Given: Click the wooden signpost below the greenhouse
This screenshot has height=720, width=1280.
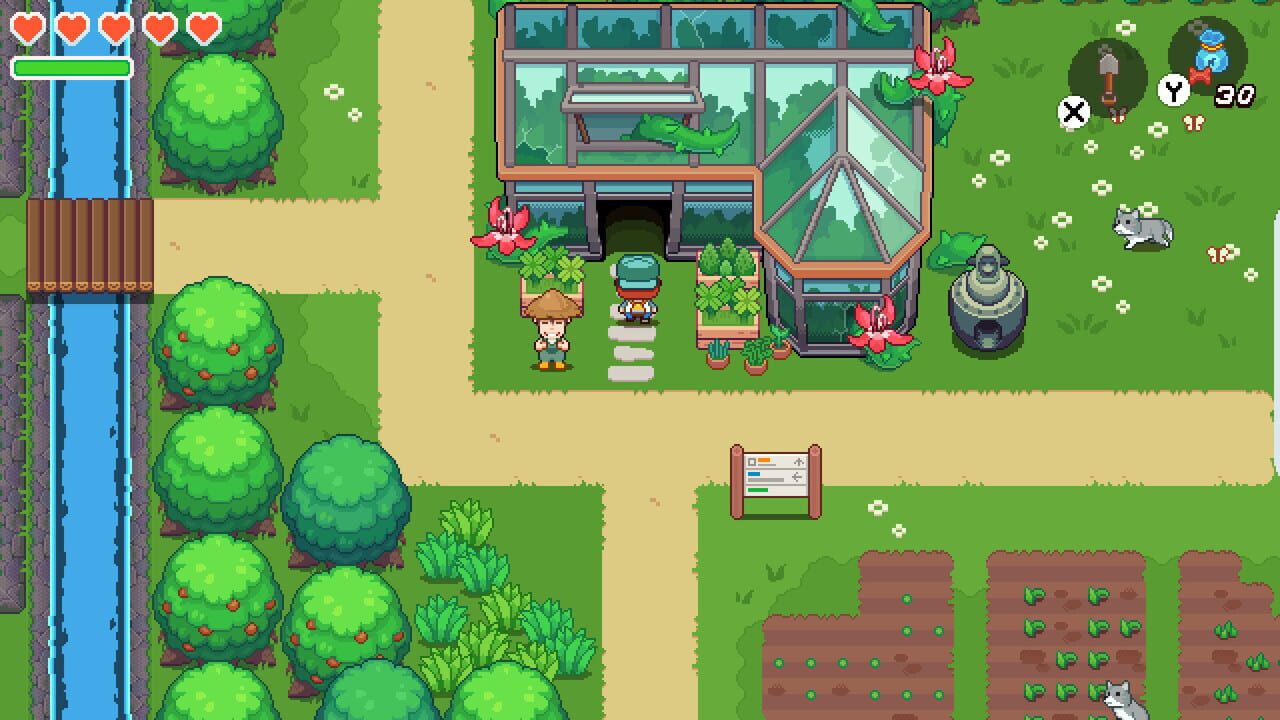Looking at the screenshot, I should pyautogui.click(x=775, y=475).
